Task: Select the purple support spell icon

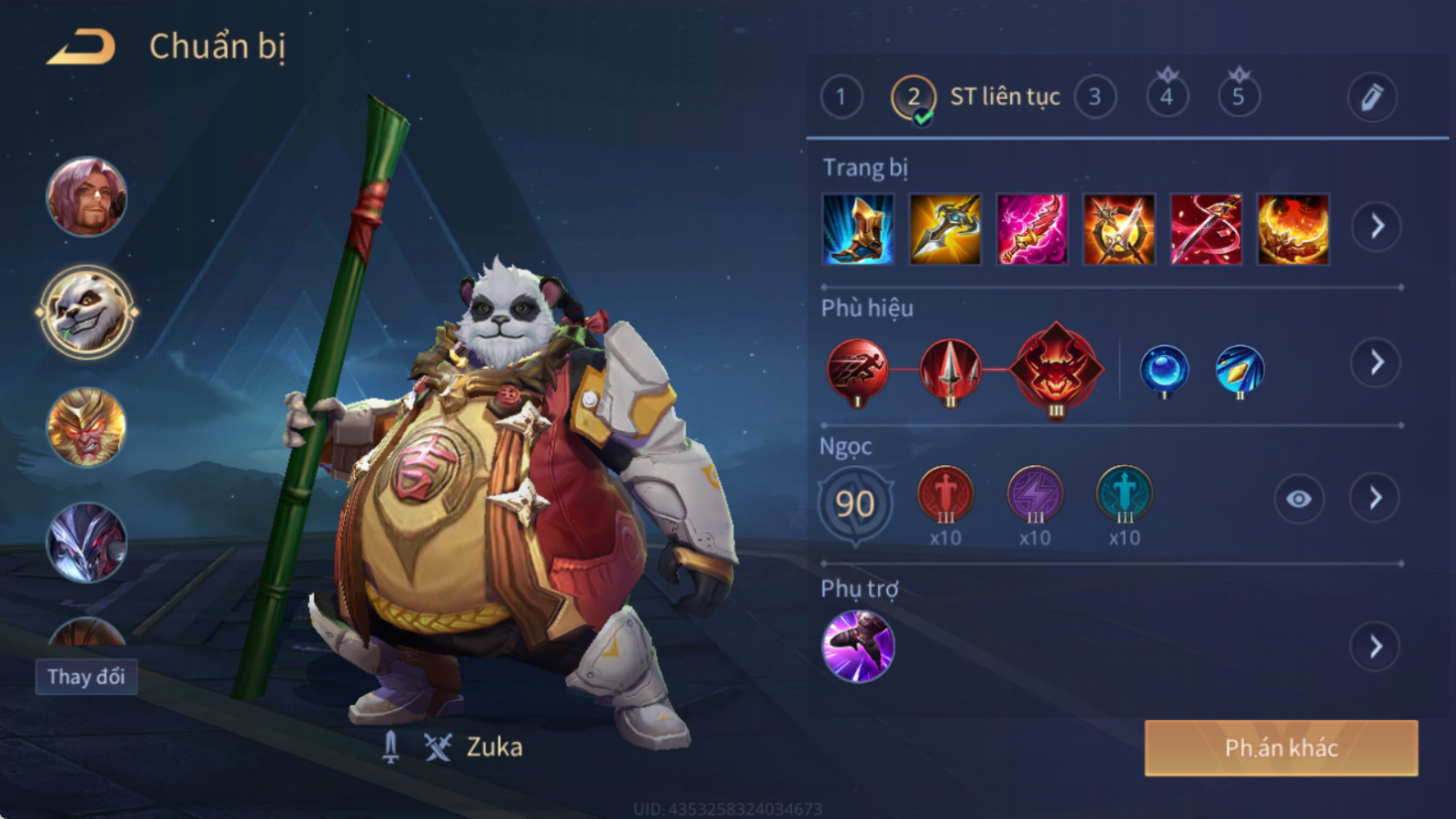Action: (858, 646)
